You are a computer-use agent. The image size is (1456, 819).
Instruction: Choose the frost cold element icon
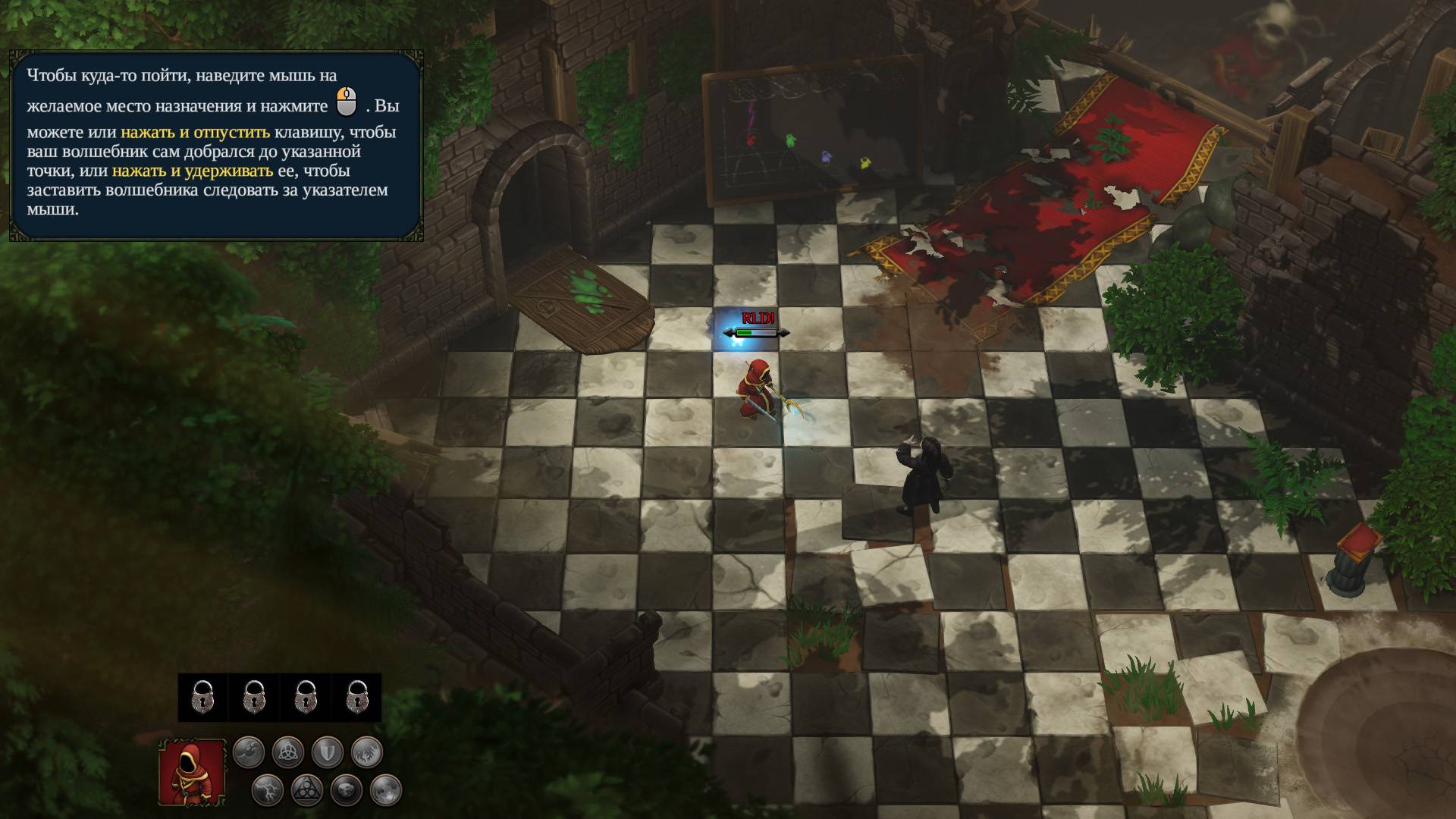click(x=367, y=752)
